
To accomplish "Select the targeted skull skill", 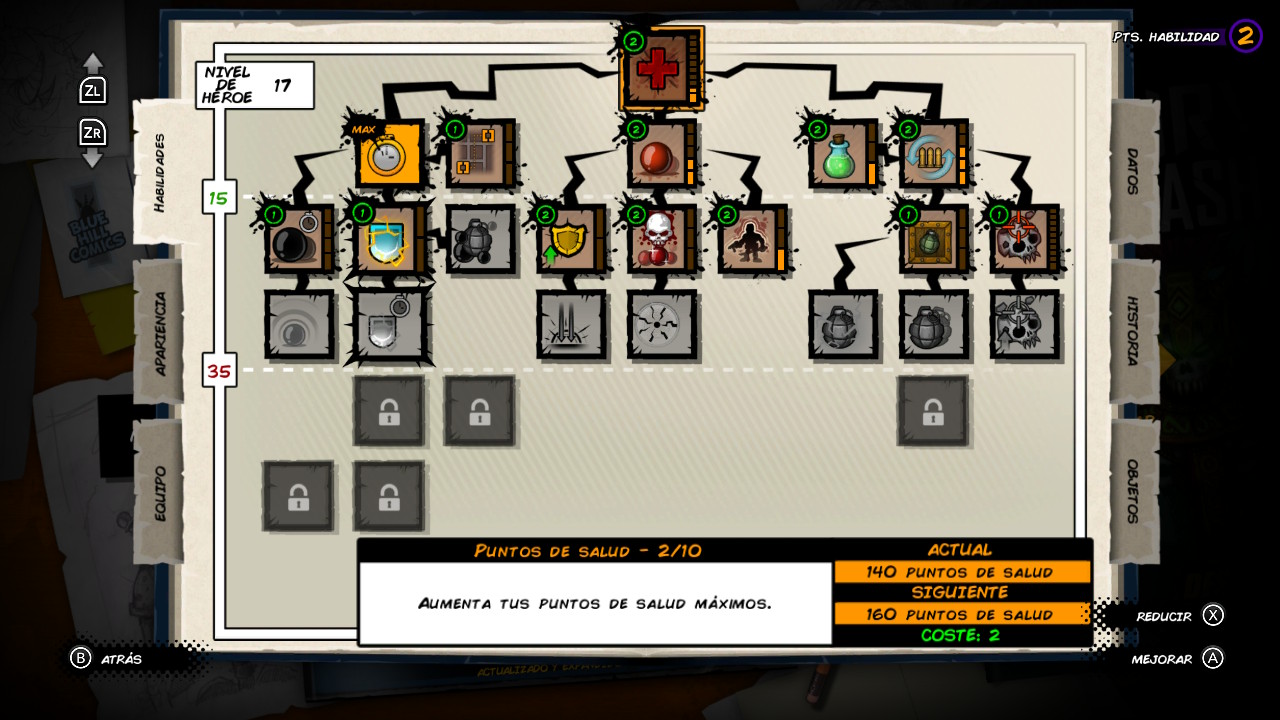I will click(x=1020, y=240).
